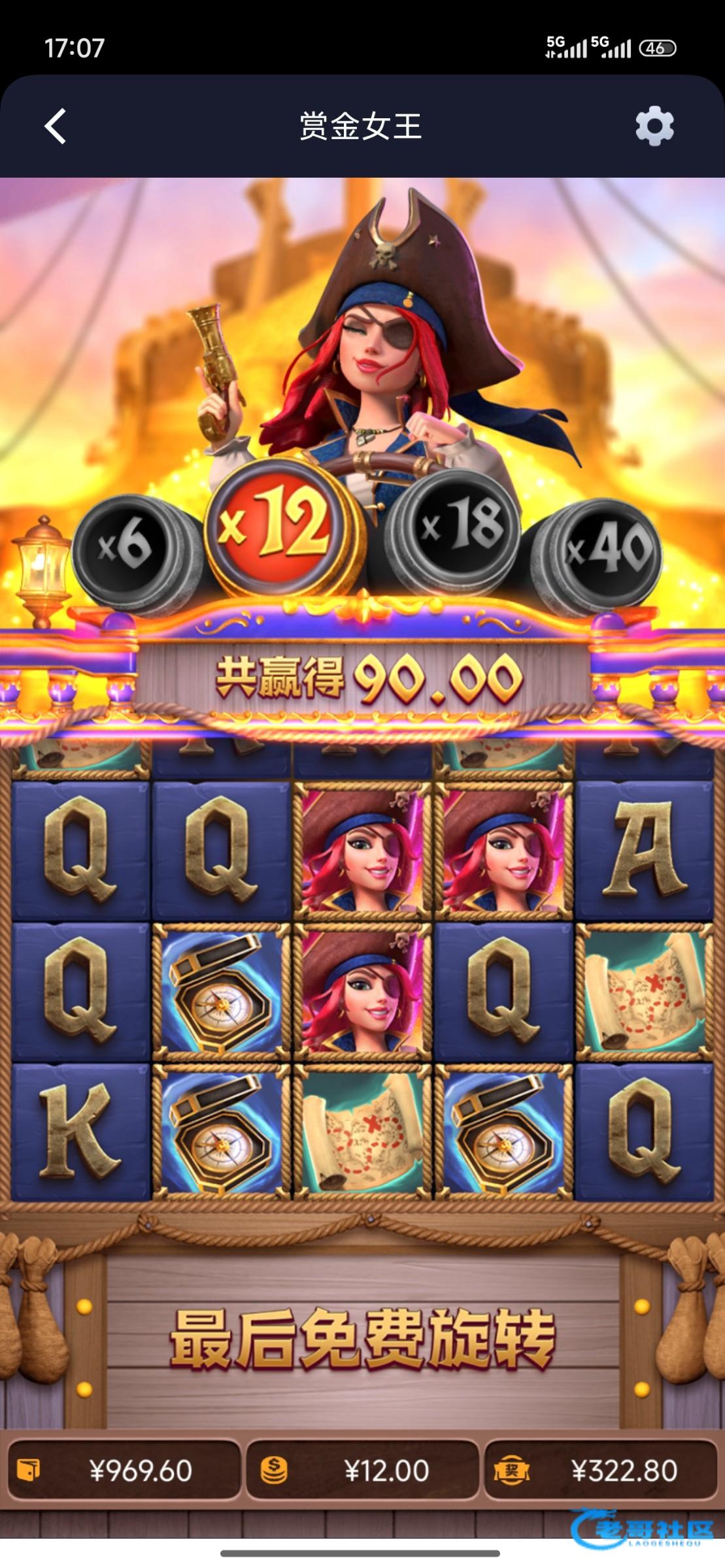Open the gear settings menu

tap(654, 126)
